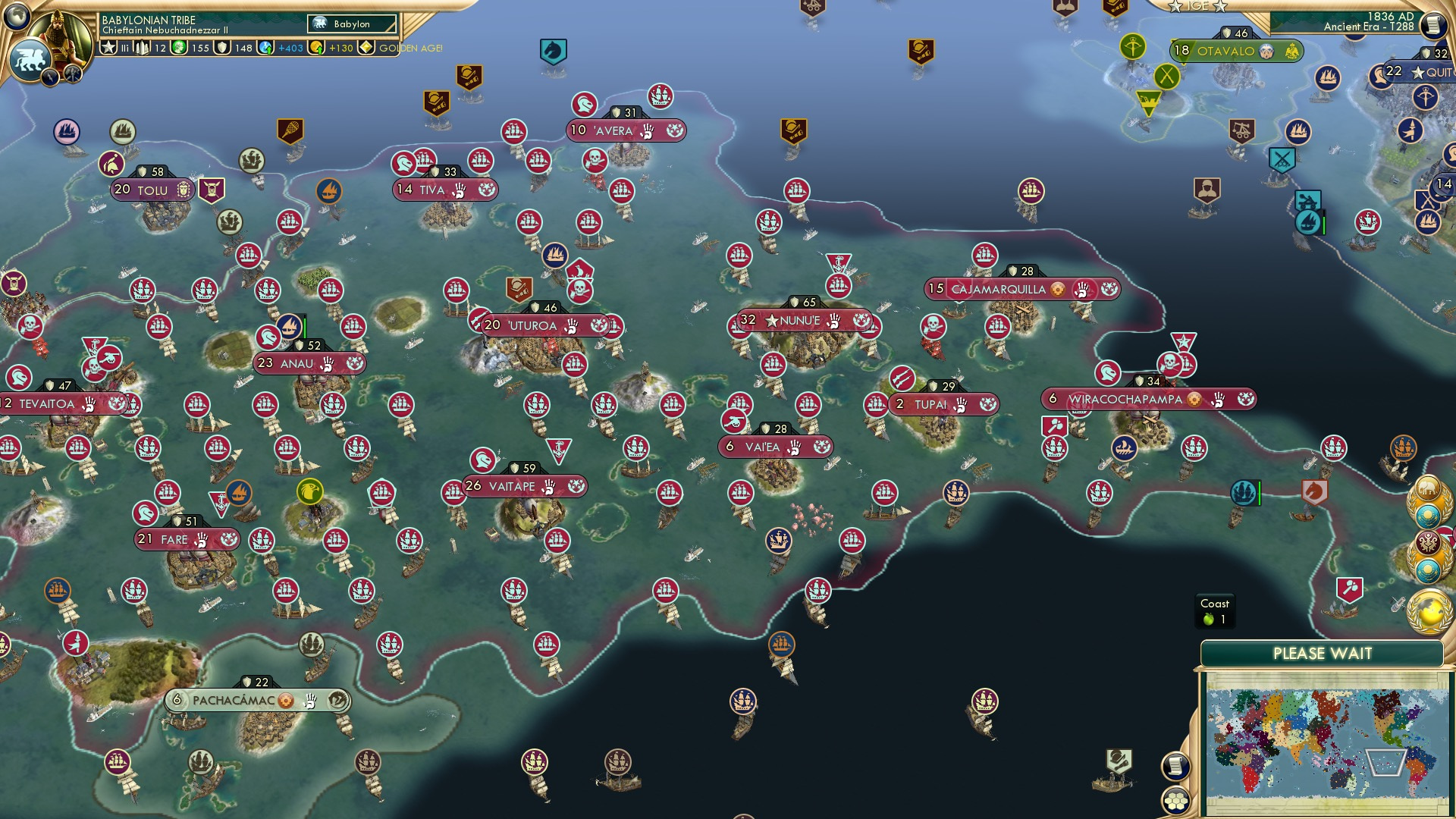Click the social policy star icon
This screenshot has width=1456, height=819.
[108, 48]
